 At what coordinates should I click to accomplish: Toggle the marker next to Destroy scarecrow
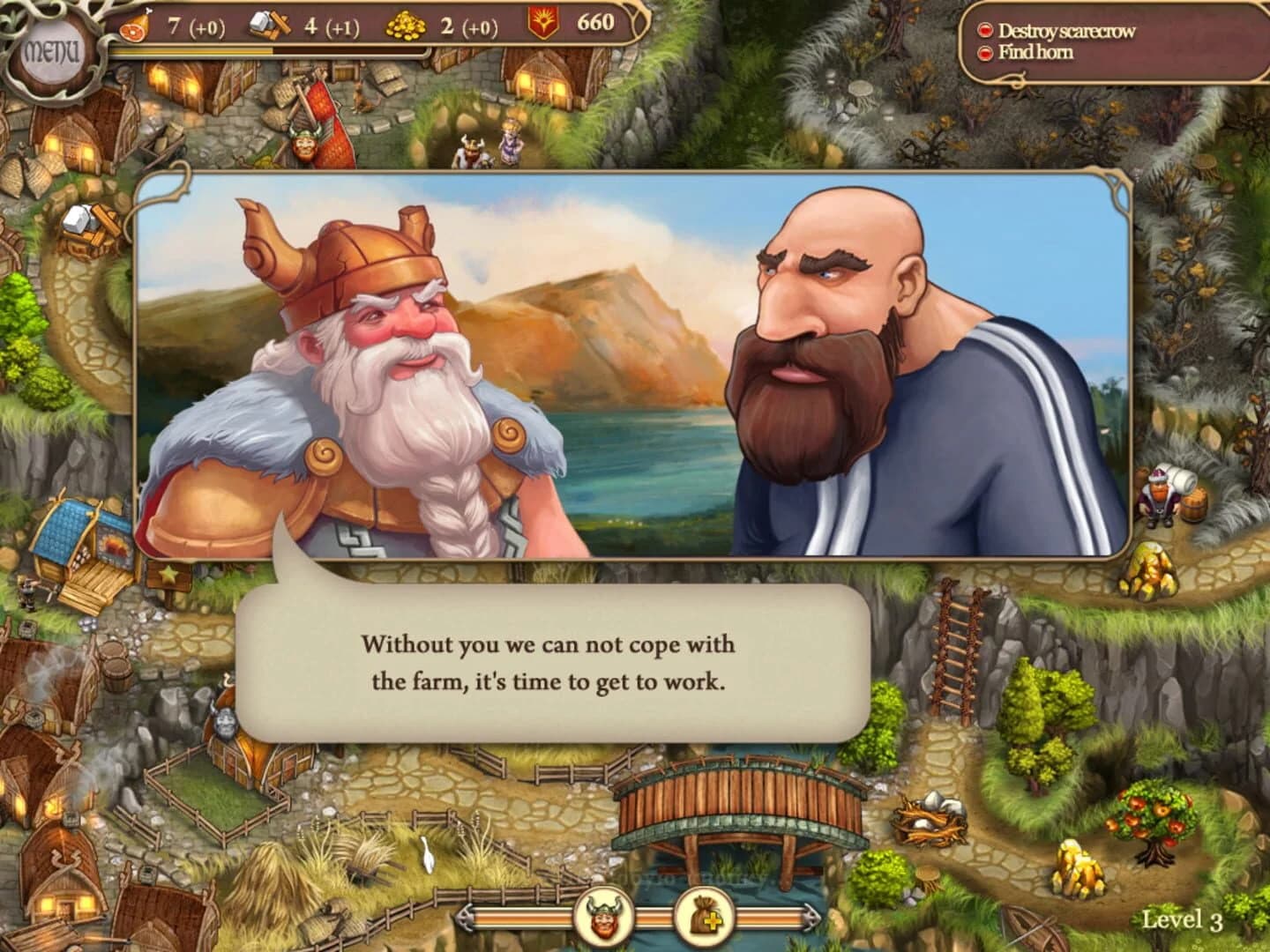click(x=985, y=28)
